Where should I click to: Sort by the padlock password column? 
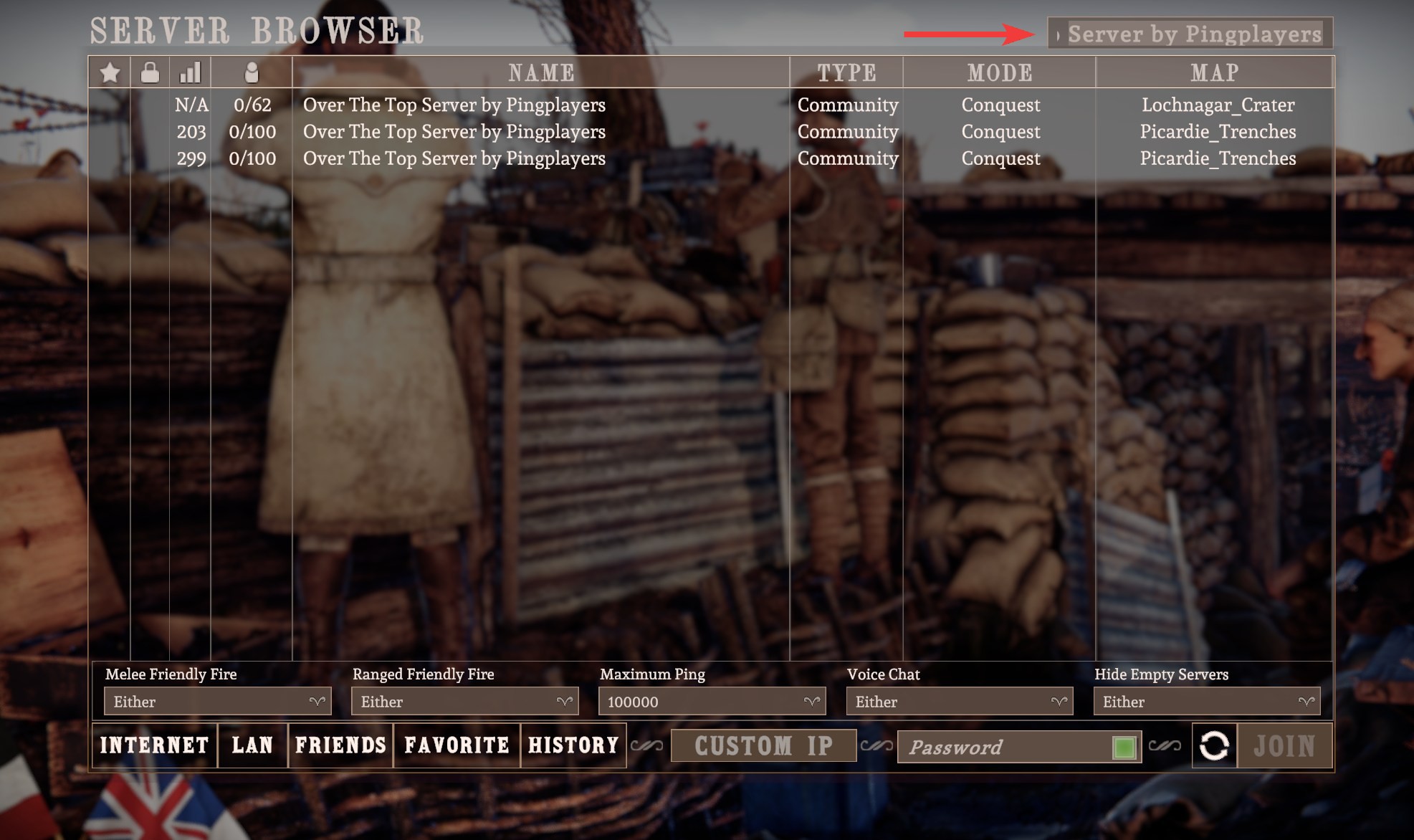click(150, 72)
